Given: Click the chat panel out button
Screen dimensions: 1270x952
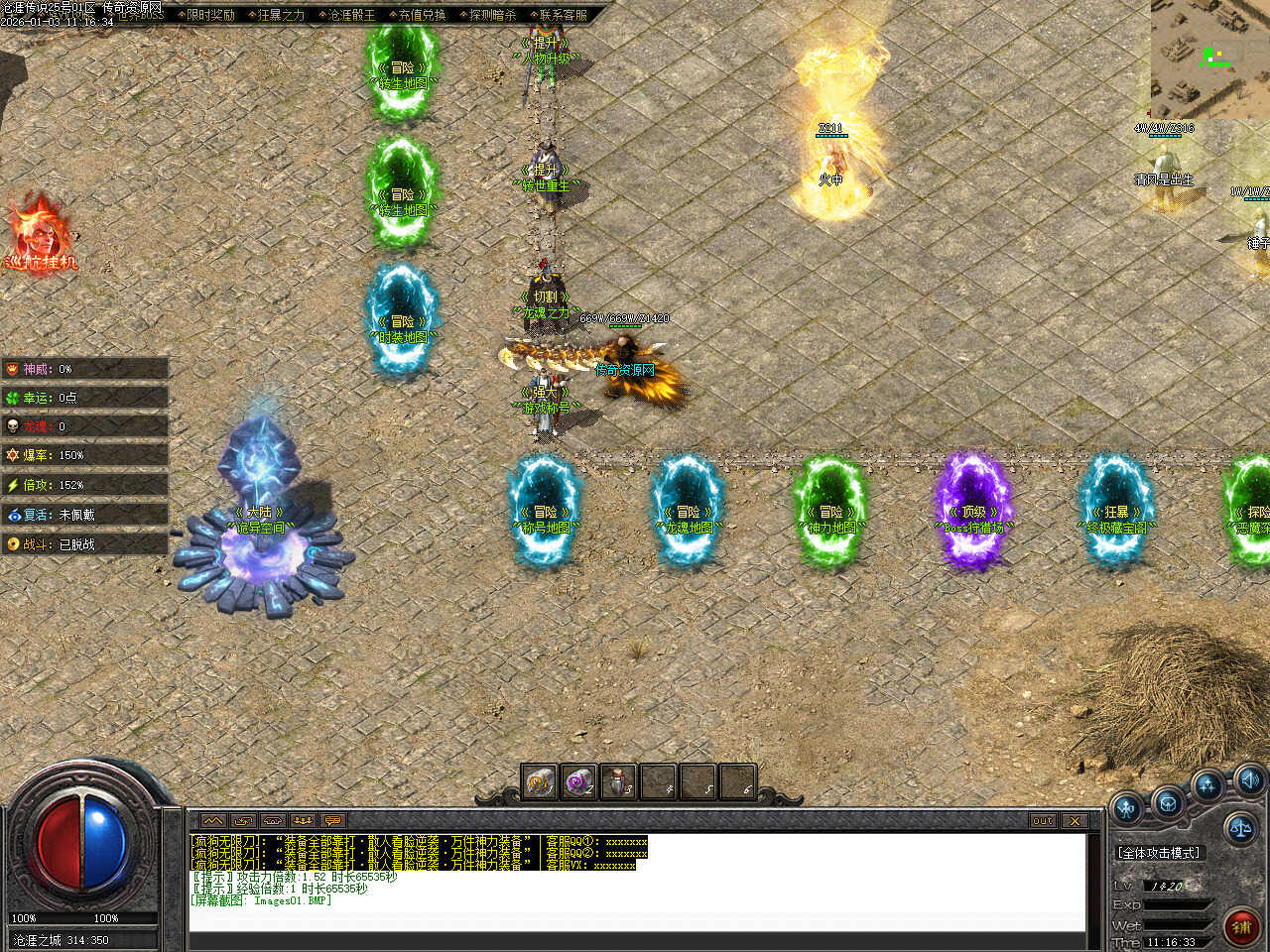Looking at the screenshot, I should click(1043, 821).
